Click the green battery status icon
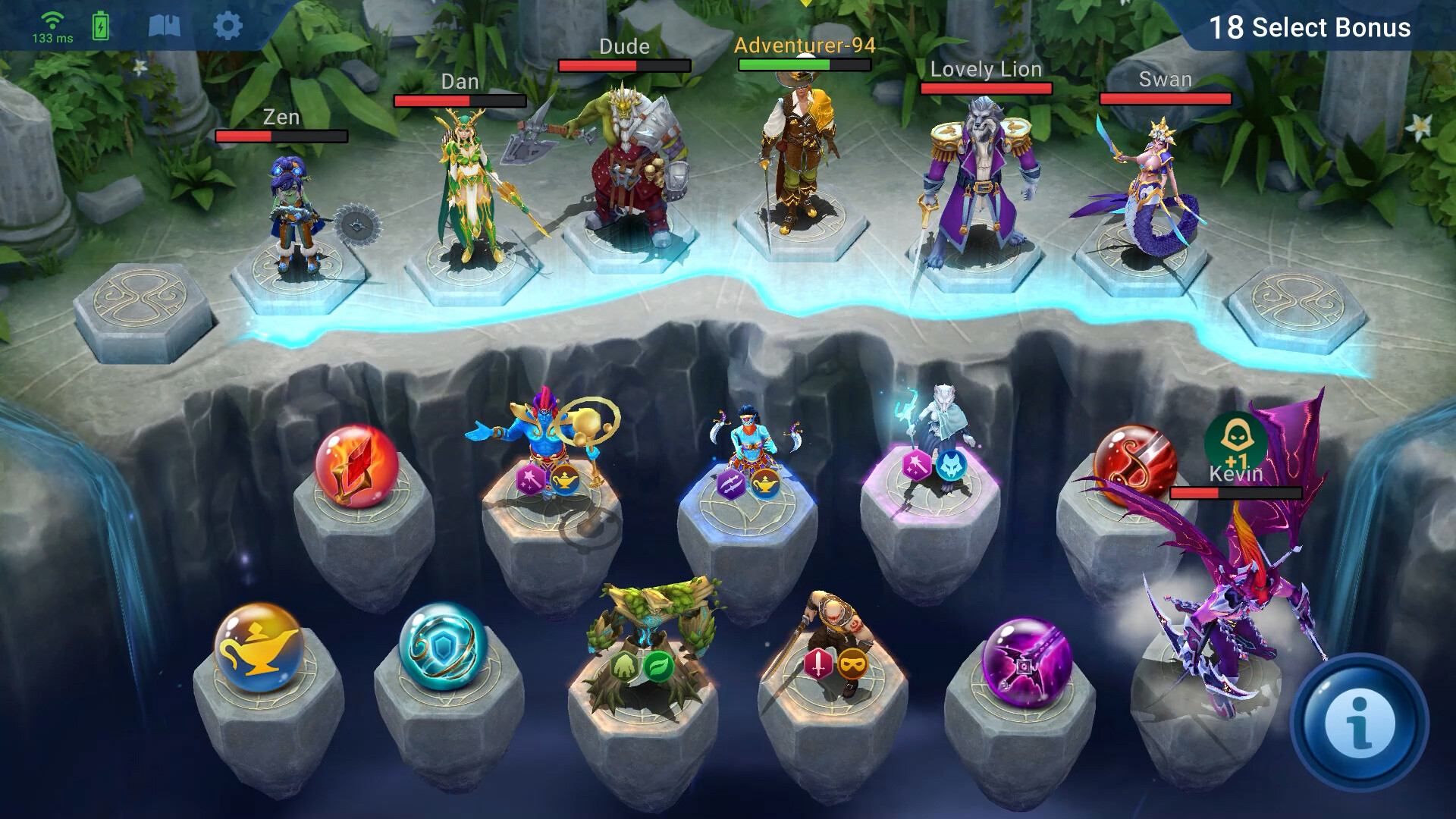 100,25
